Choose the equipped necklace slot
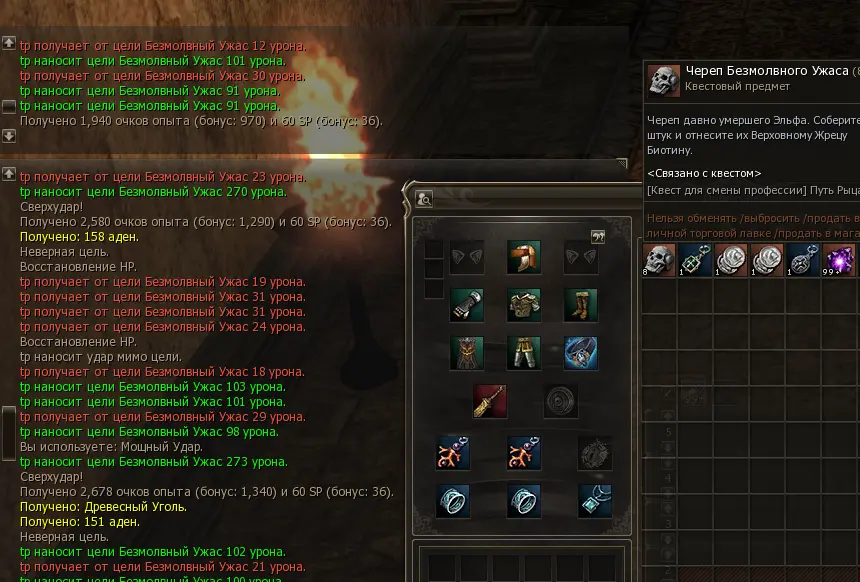The image size is (860, 582). pos(595,501)
